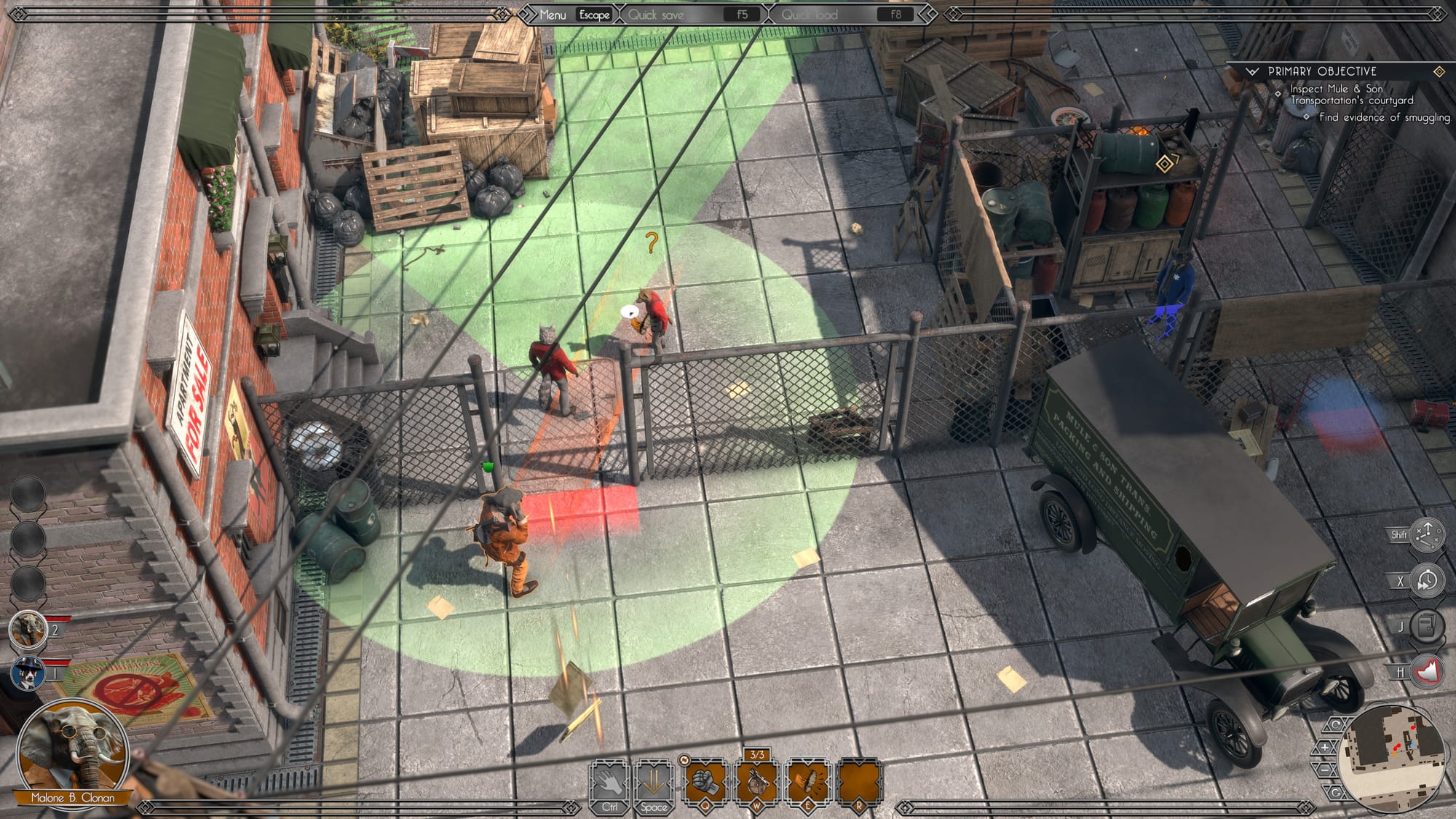Select the throwable item ability with 3/3 charges
Image resolution: width=1456 pixels, height=819 pixels.
pyautogui.click(x=757, y=783)
